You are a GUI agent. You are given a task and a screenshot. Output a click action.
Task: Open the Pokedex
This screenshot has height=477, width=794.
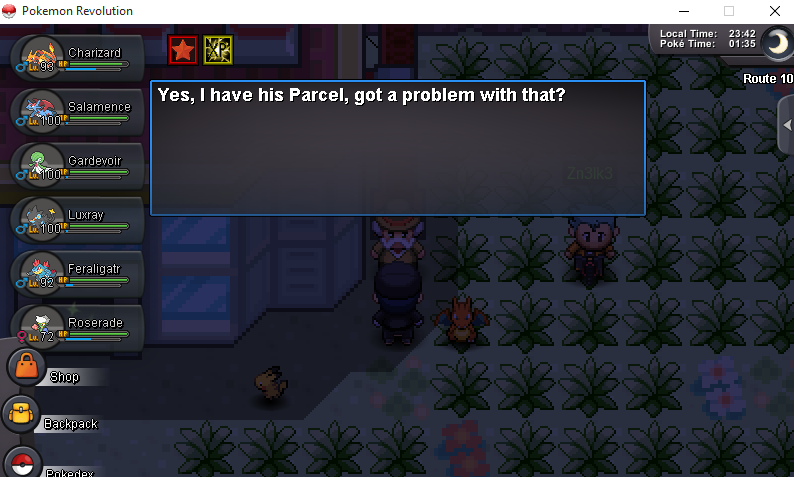tap(24, 463)
